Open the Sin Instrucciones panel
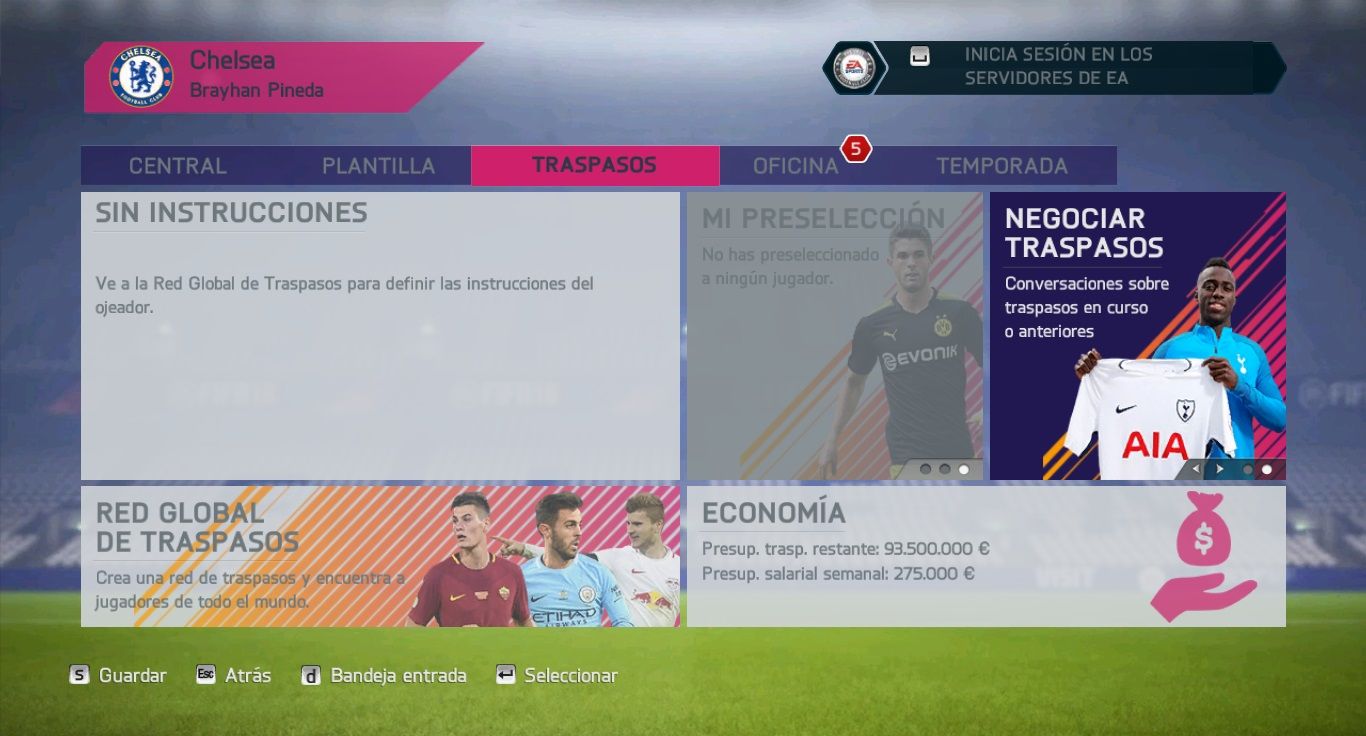The width and height of the screenshot is (1366, 736). pyautogui.click(x=380, y=335)
